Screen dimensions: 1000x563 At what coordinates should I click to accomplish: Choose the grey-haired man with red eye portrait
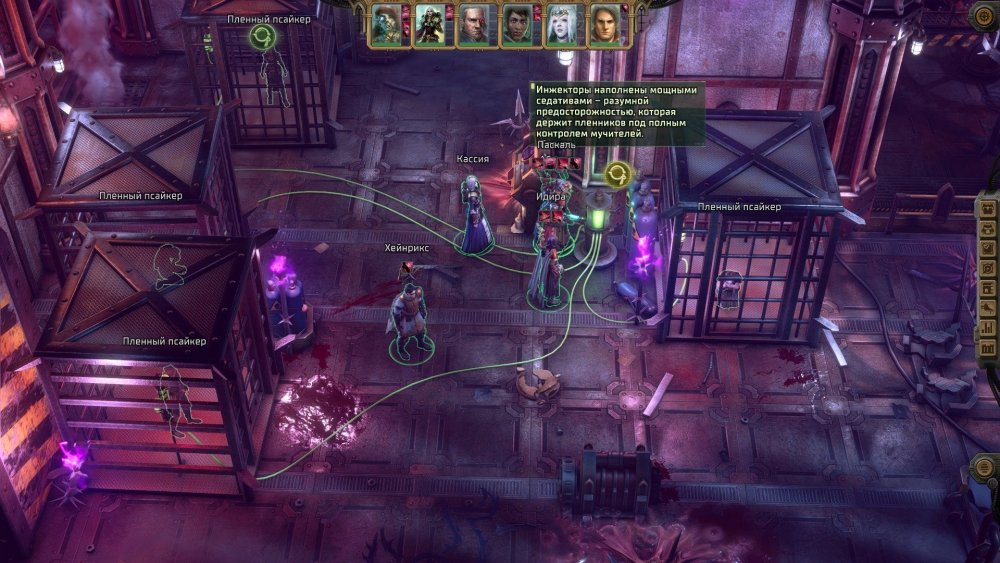coord(473,25)
